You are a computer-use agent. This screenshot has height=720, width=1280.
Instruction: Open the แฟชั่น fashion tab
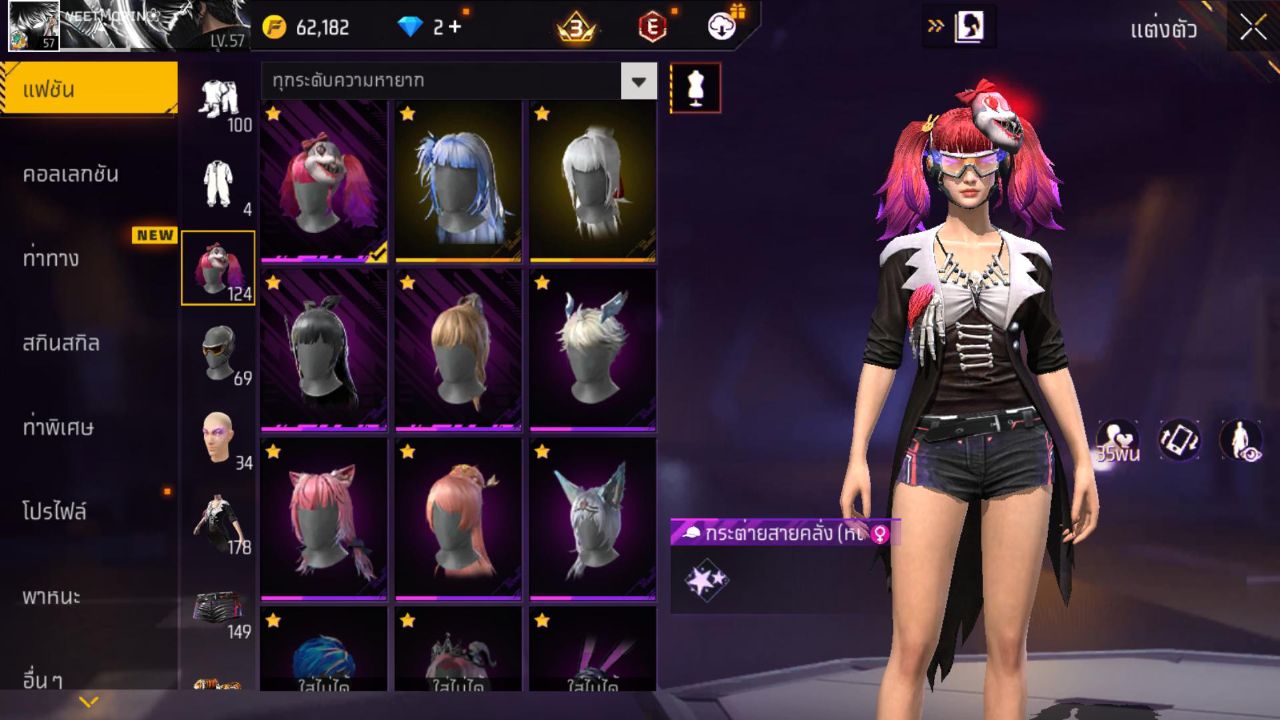(88, 90)
